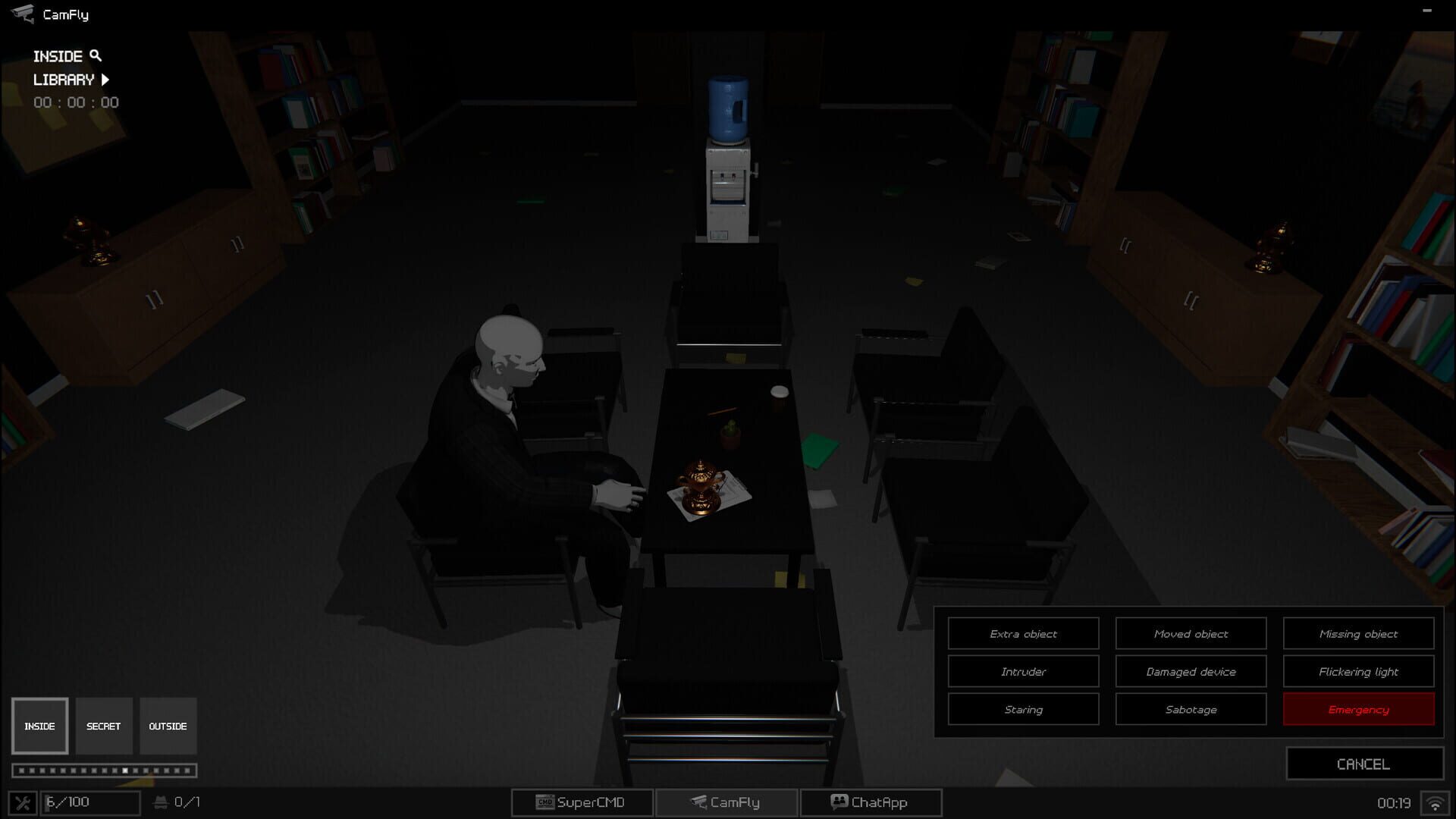Viewport: 1456px width, 819px height.
Task: Select the INSIDE camera group tab
Action: [39, 726]
